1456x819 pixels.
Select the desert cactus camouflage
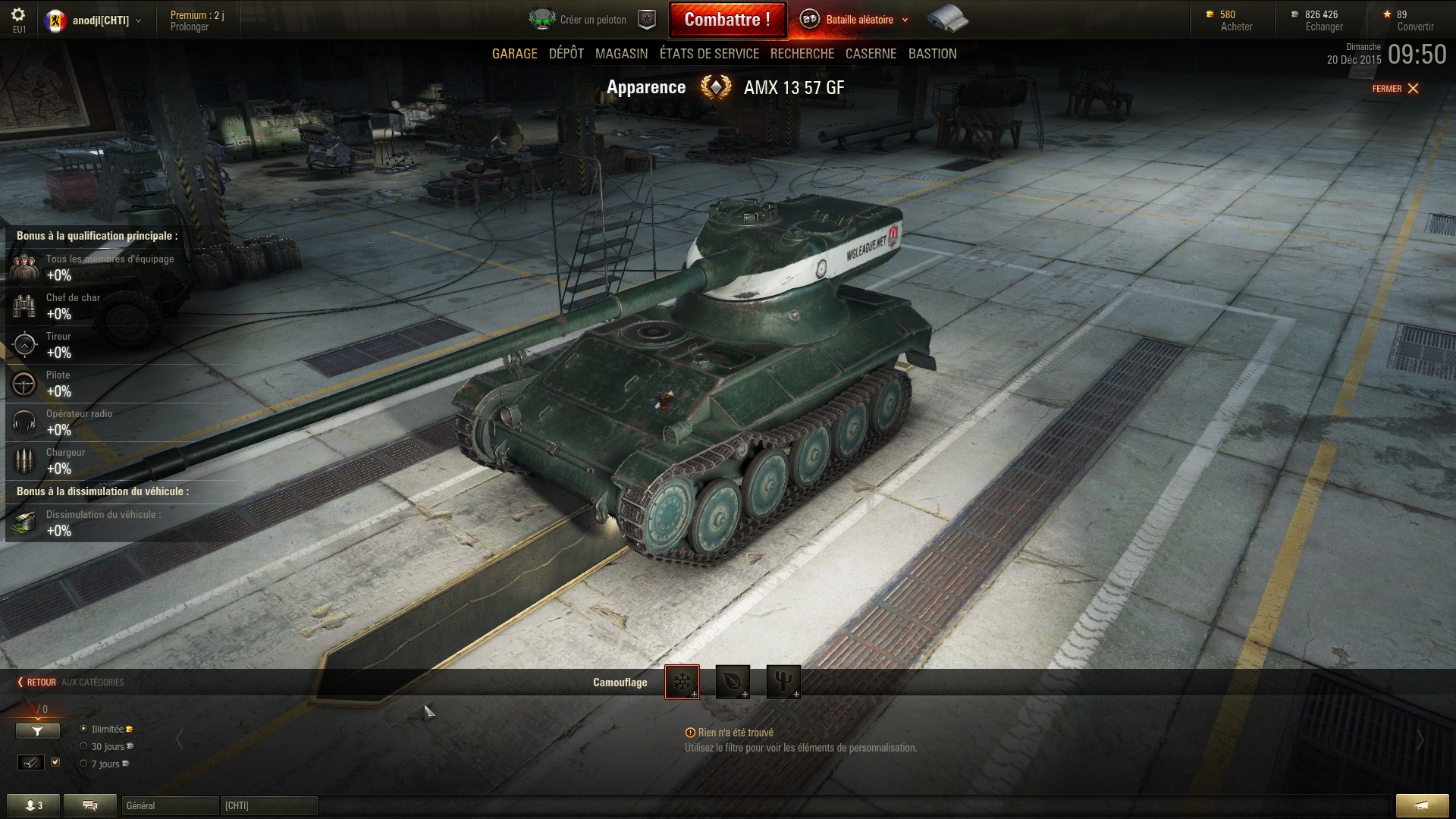click(783, 682)
